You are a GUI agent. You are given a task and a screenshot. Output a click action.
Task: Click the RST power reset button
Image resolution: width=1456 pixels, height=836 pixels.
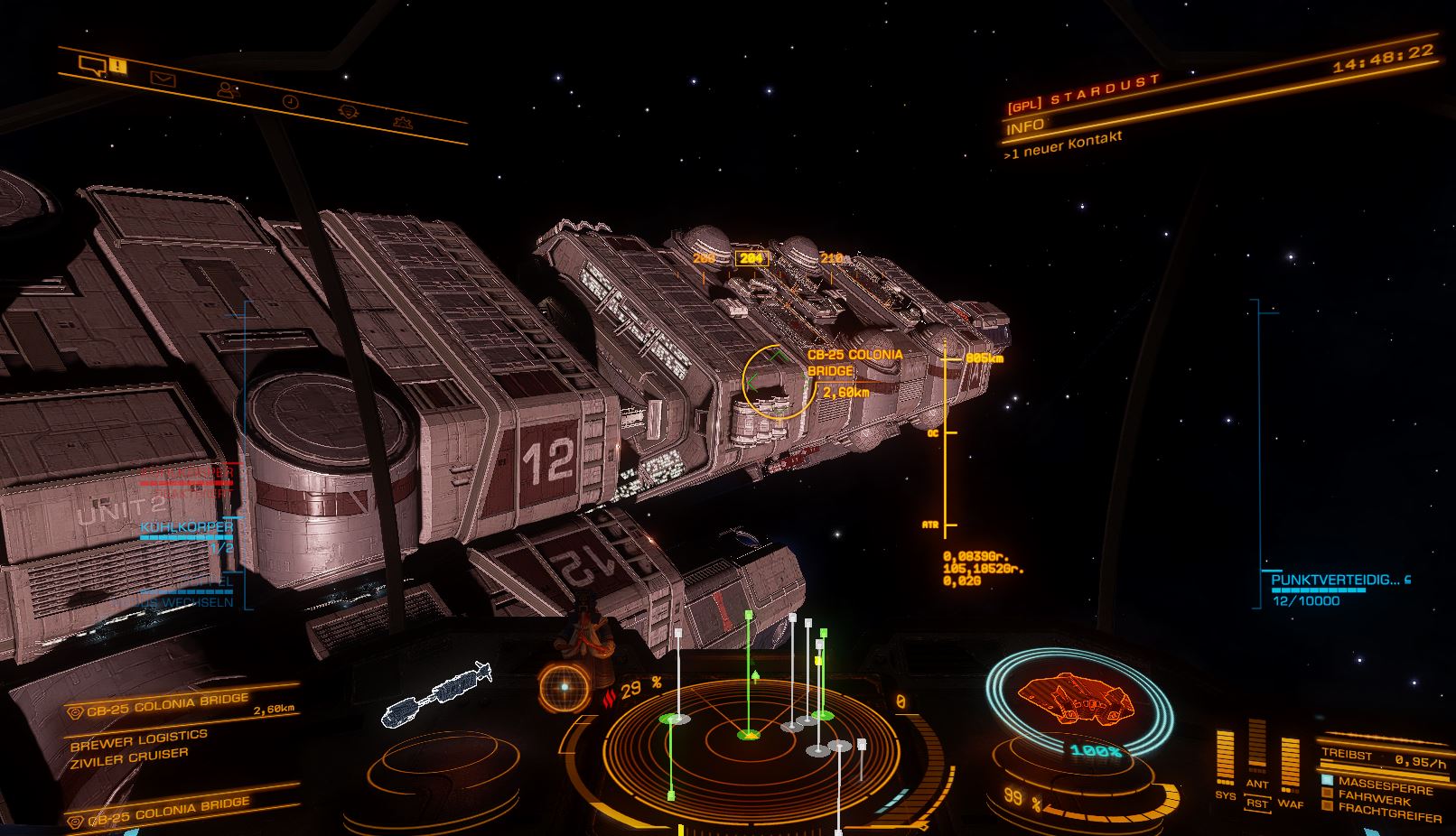[1257, 803]
